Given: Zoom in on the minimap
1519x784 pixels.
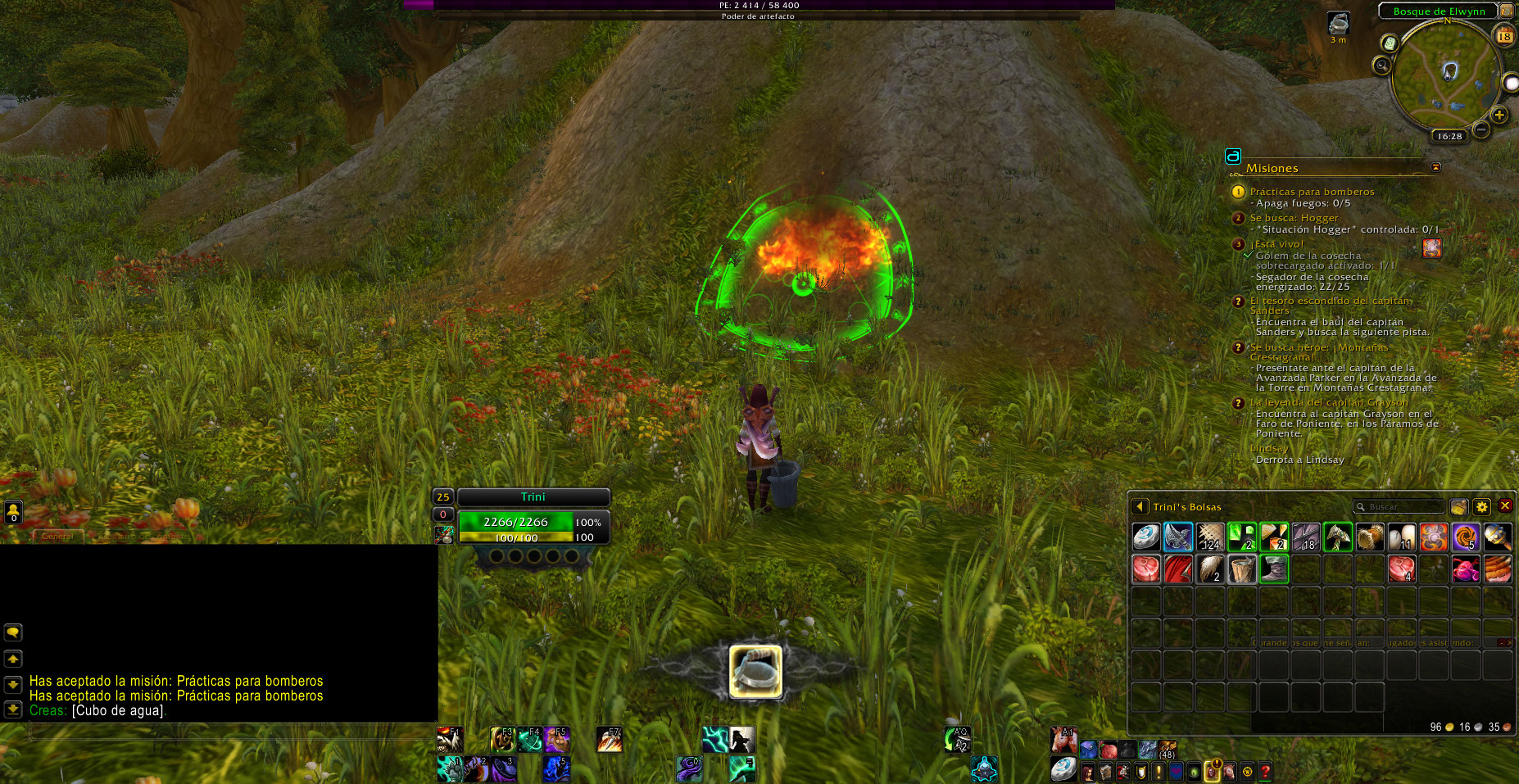Looking at the screenshot, I should tap(1499, 116).
